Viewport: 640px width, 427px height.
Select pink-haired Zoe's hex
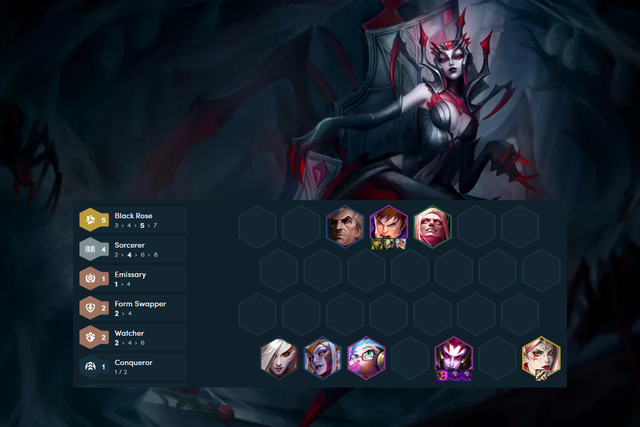pos(366,357)
